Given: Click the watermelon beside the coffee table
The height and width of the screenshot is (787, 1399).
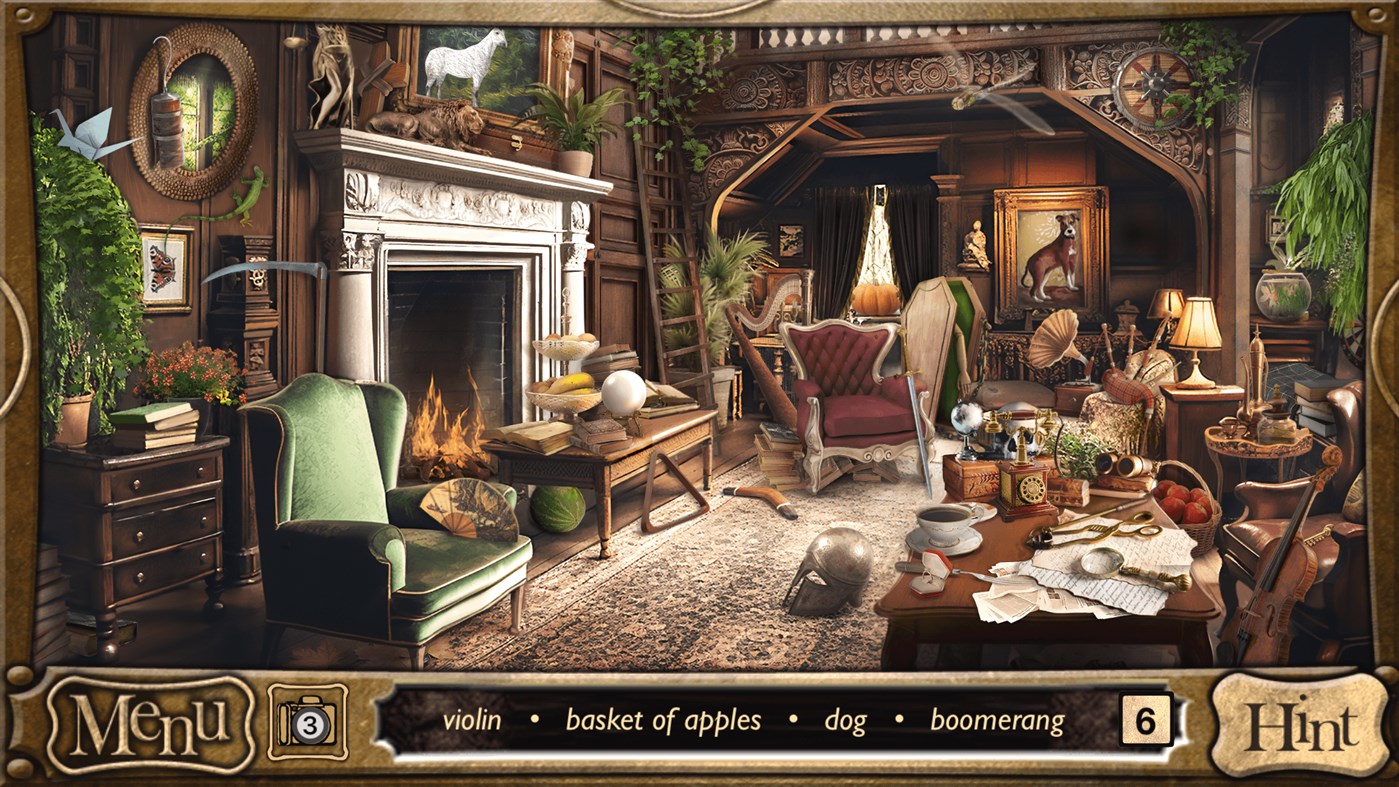Looking at the screenshot, I should (560, 510).
